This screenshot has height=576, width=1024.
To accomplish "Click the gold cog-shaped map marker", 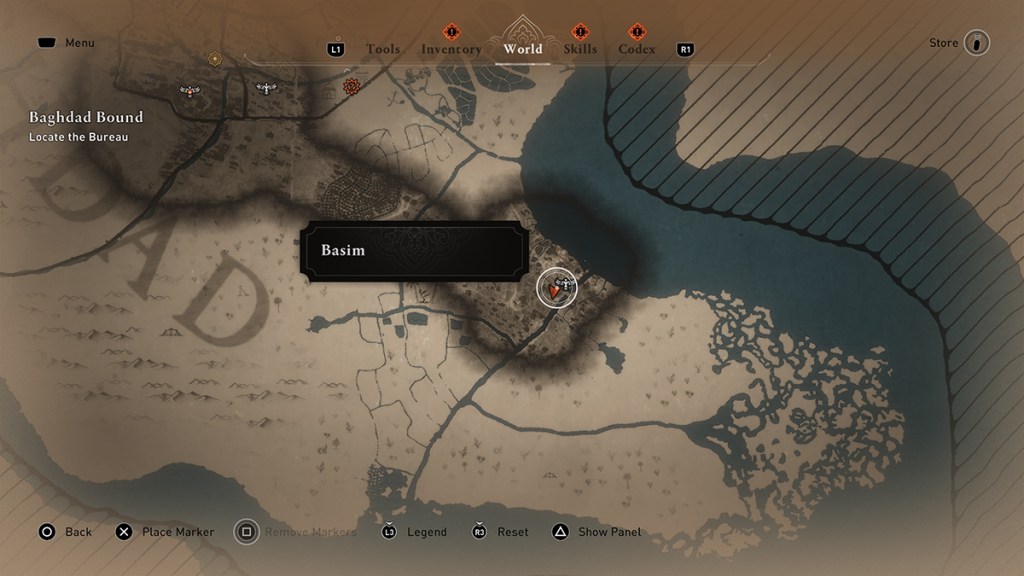I will (x=214, y=59).
